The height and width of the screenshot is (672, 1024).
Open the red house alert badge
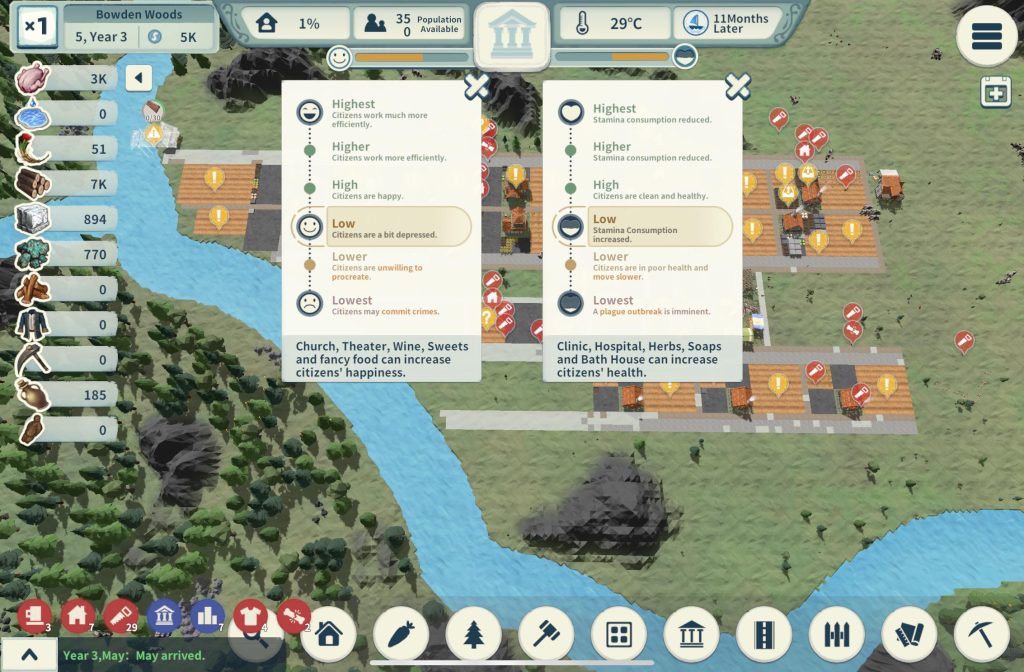78,616
